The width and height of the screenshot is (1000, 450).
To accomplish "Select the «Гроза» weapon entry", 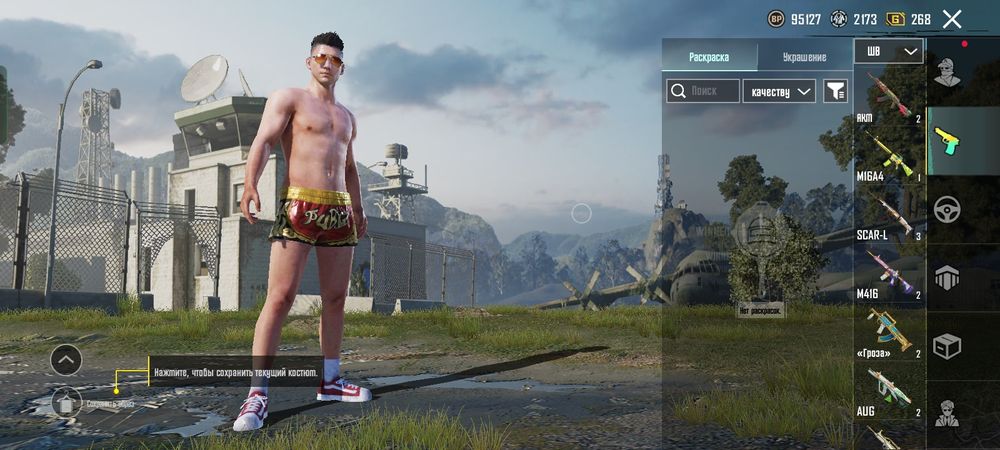I will (887, 332).
